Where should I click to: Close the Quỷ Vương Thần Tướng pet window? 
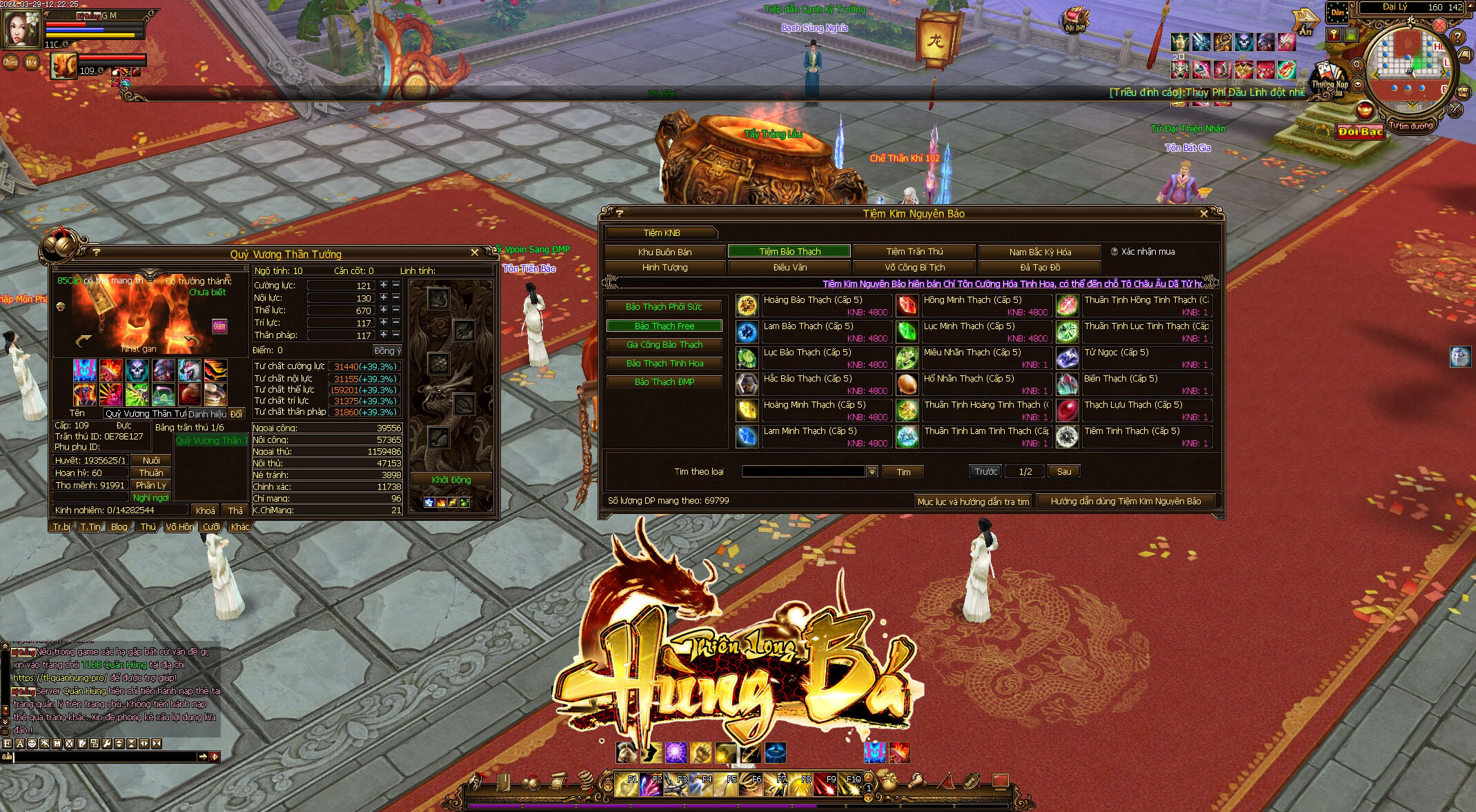(x=475, y=253)
